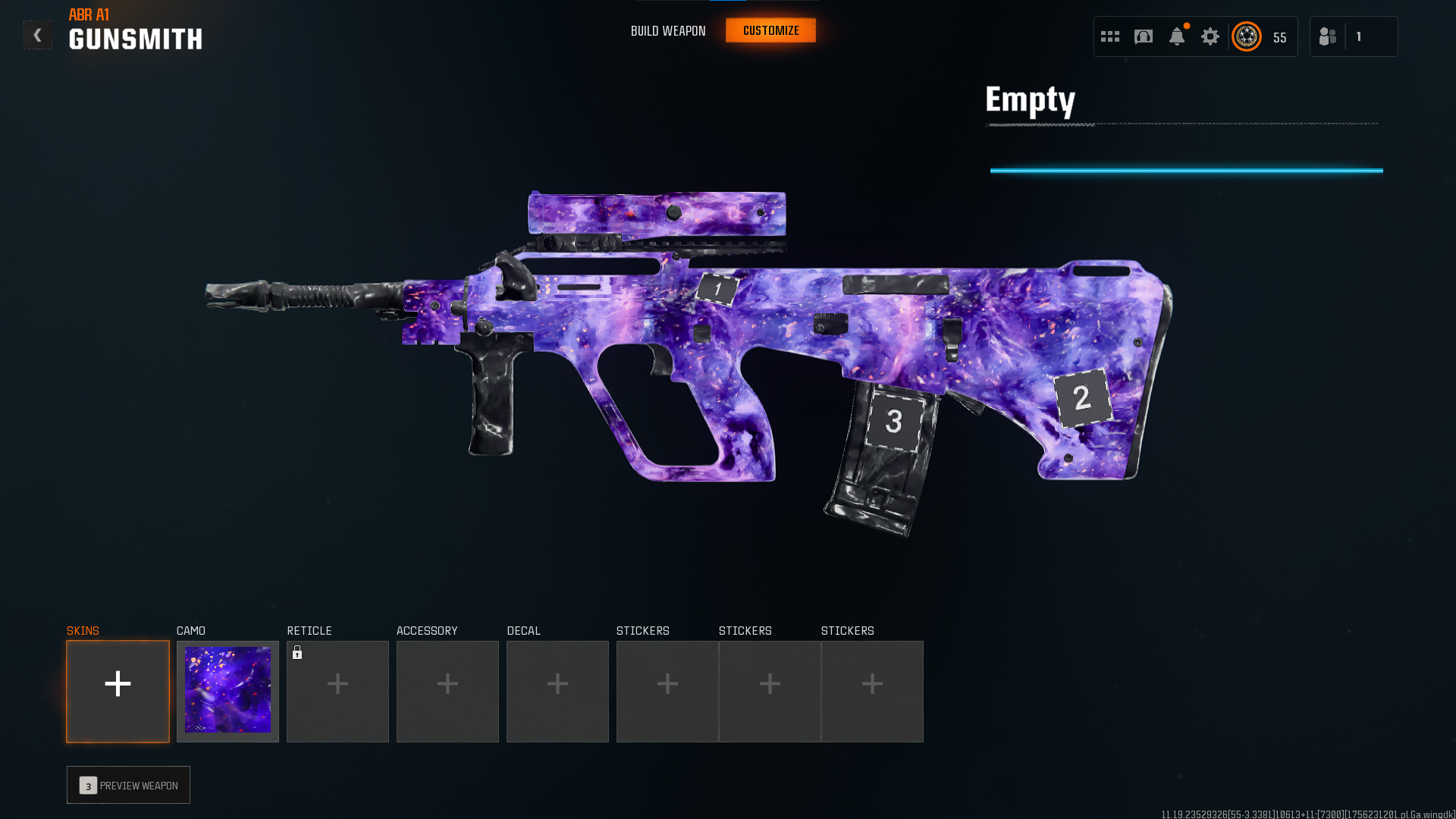
Task: Open the settings gear icon
Action: point(1210,36)
